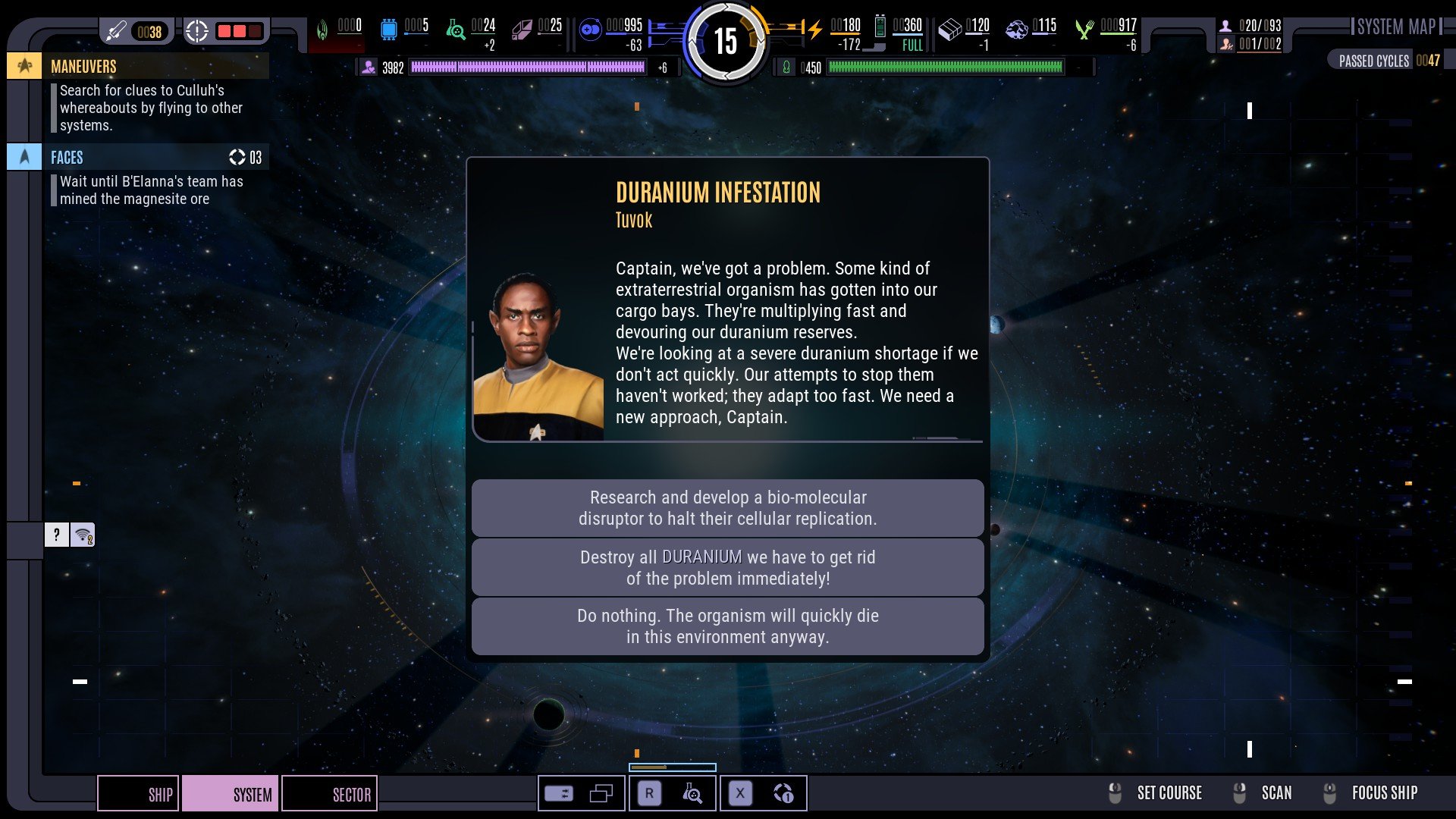Image resolution: width=1456 pixels, height=819 pixels.
Task: Click the question mark help button
Action: tap(56, 535)
